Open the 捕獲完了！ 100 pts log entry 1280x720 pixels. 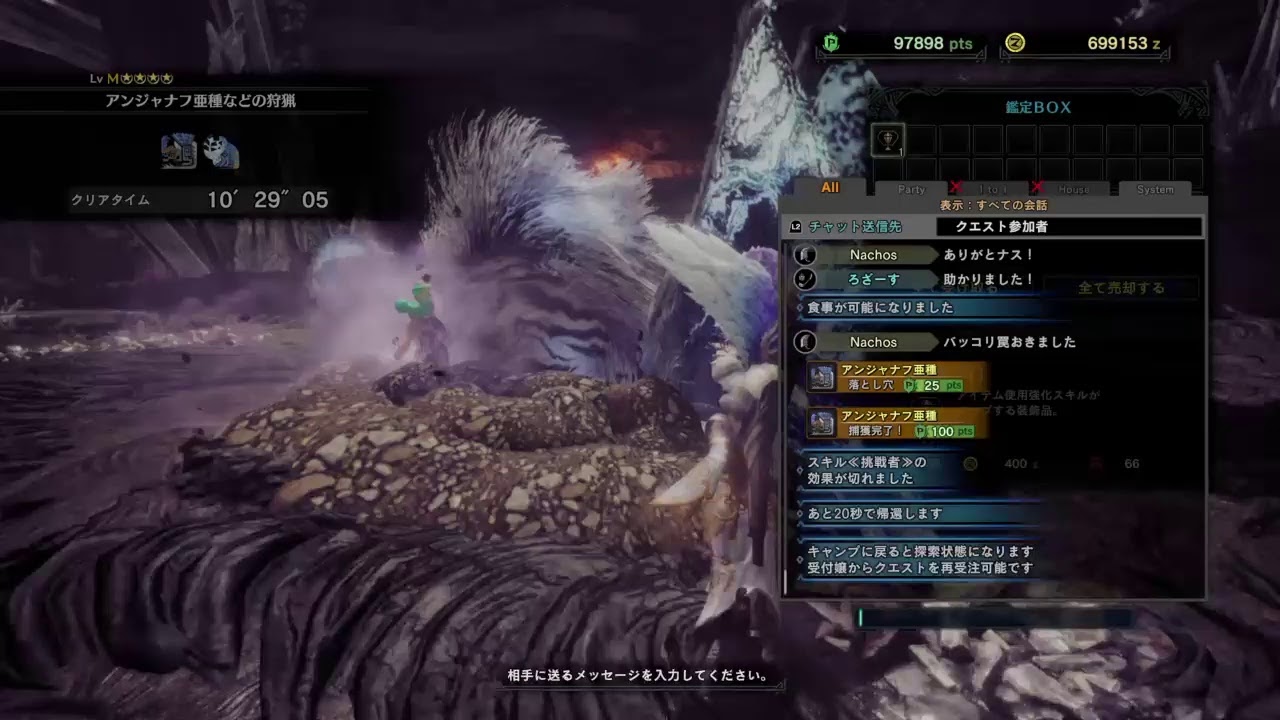pos(898,424)
